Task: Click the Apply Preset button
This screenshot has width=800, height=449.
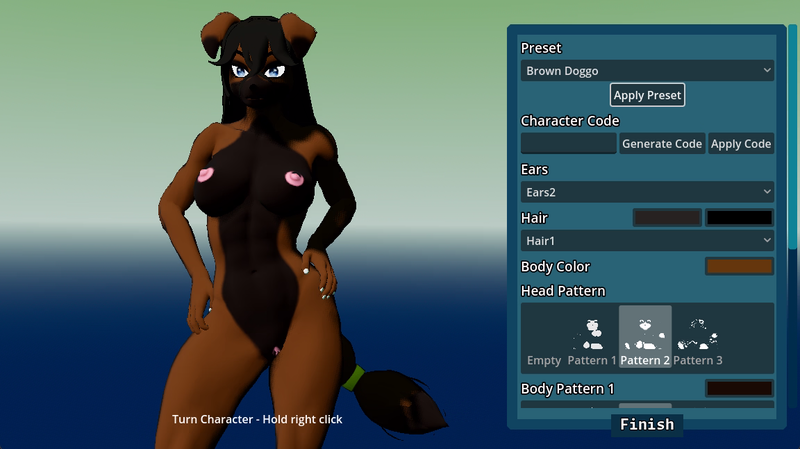Action: (x=647, y=95)
